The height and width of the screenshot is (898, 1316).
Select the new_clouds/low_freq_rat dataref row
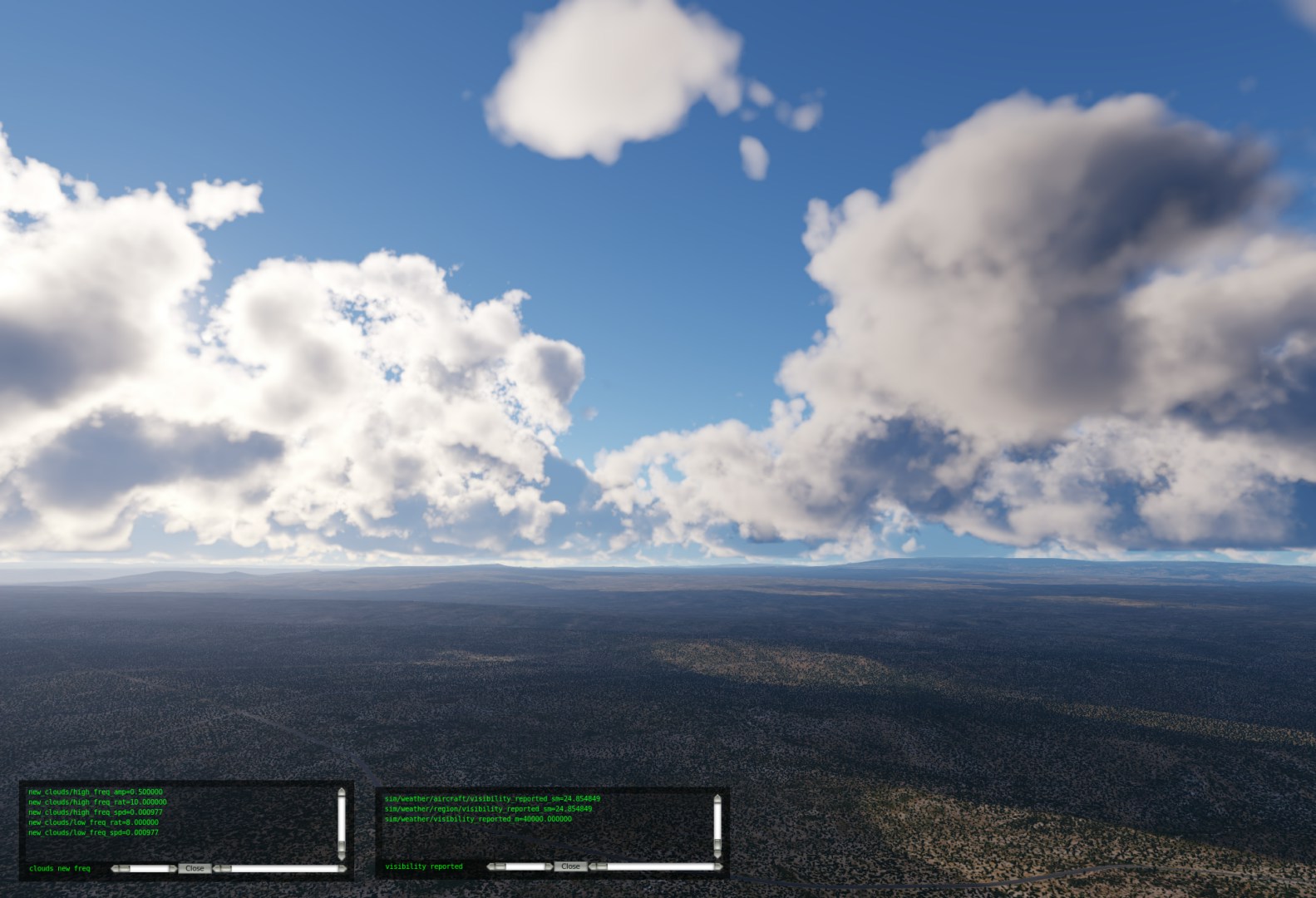(x=93, y=822)
